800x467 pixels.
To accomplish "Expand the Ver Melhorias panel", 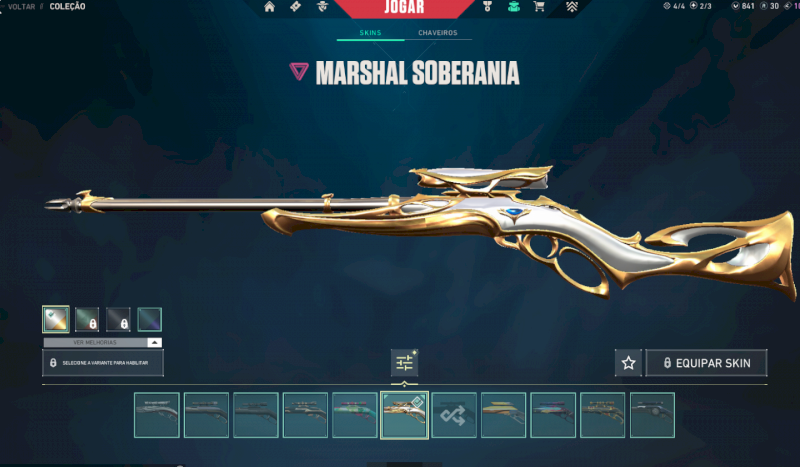I will [x=102, y=342].
